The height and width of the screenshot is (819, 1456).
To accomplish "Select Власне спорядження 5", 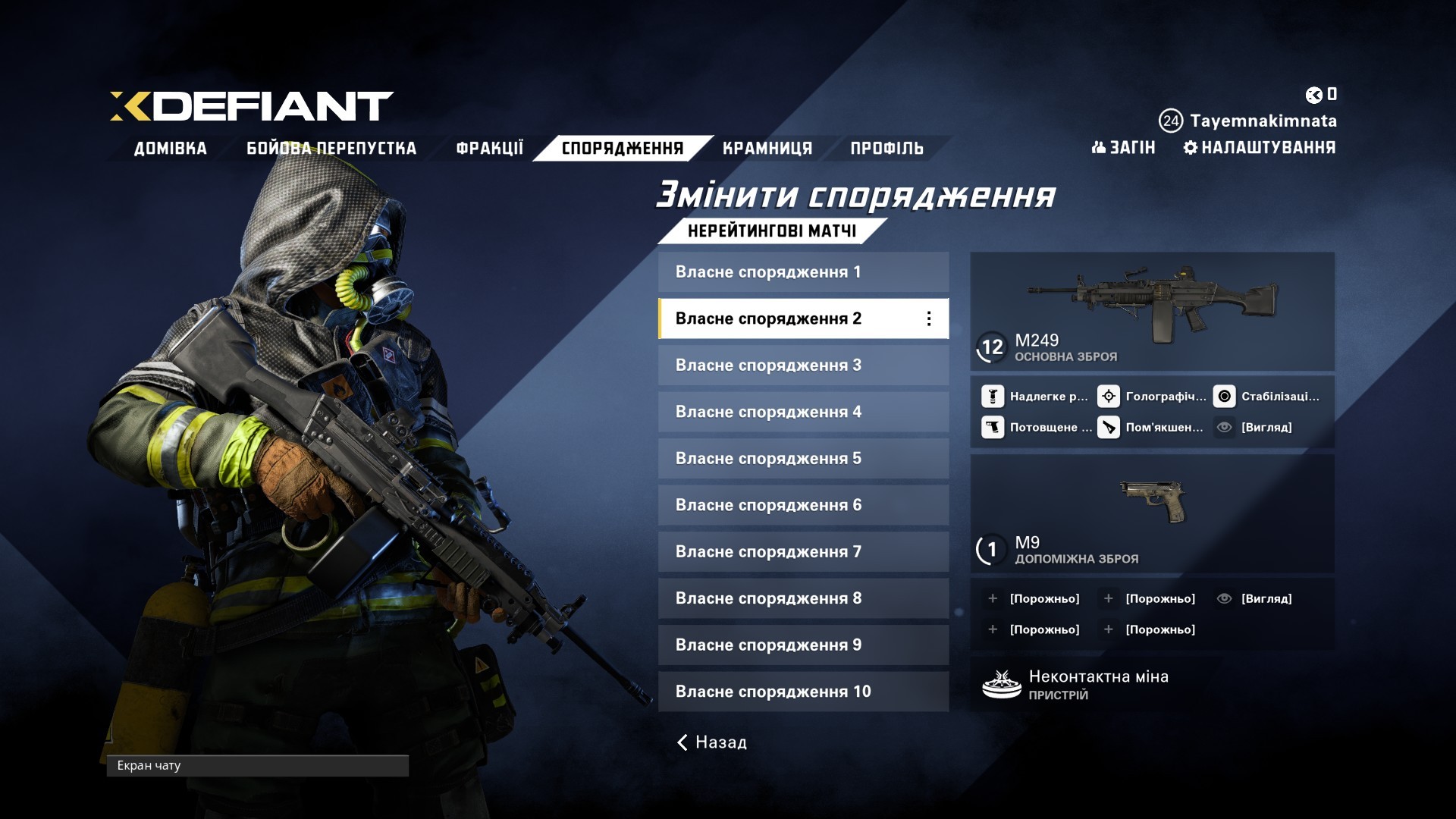I will point(802,459).
